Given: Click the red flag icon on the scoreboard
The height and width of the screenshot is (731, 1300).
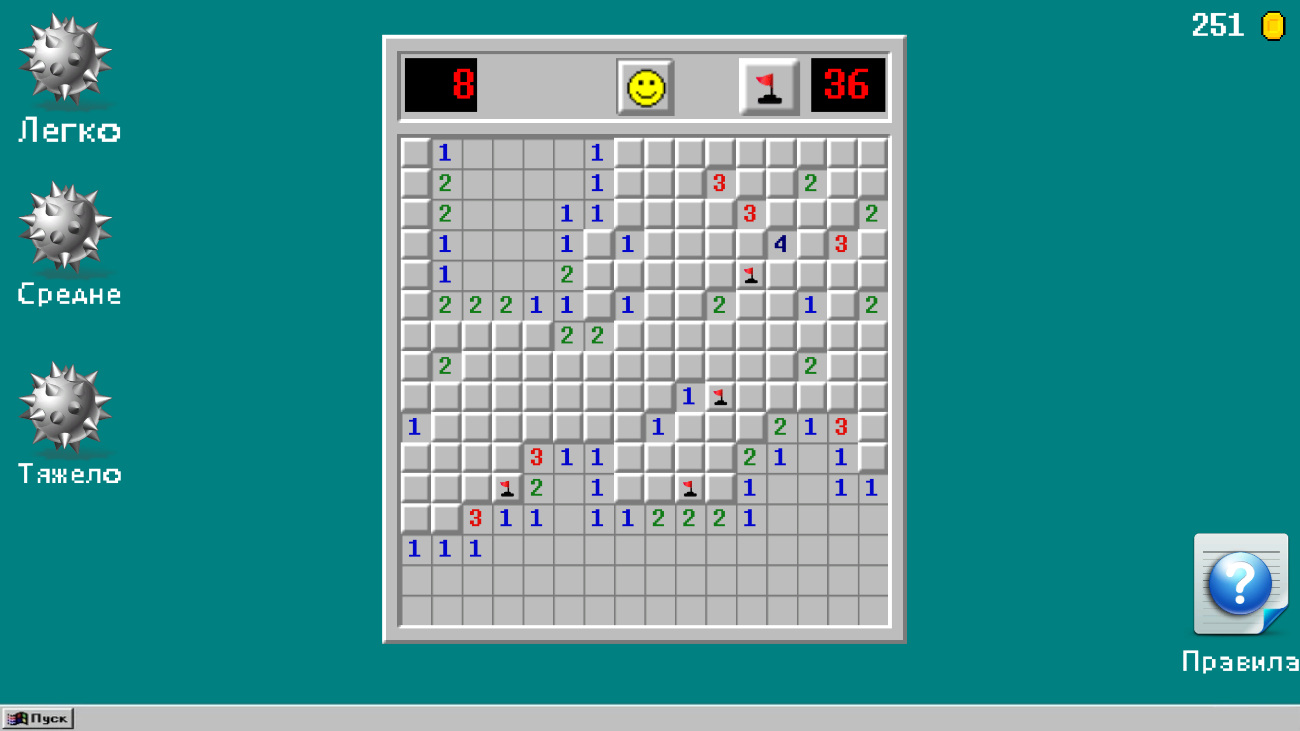Looking at the screenshot, I should tap(769, 87).
